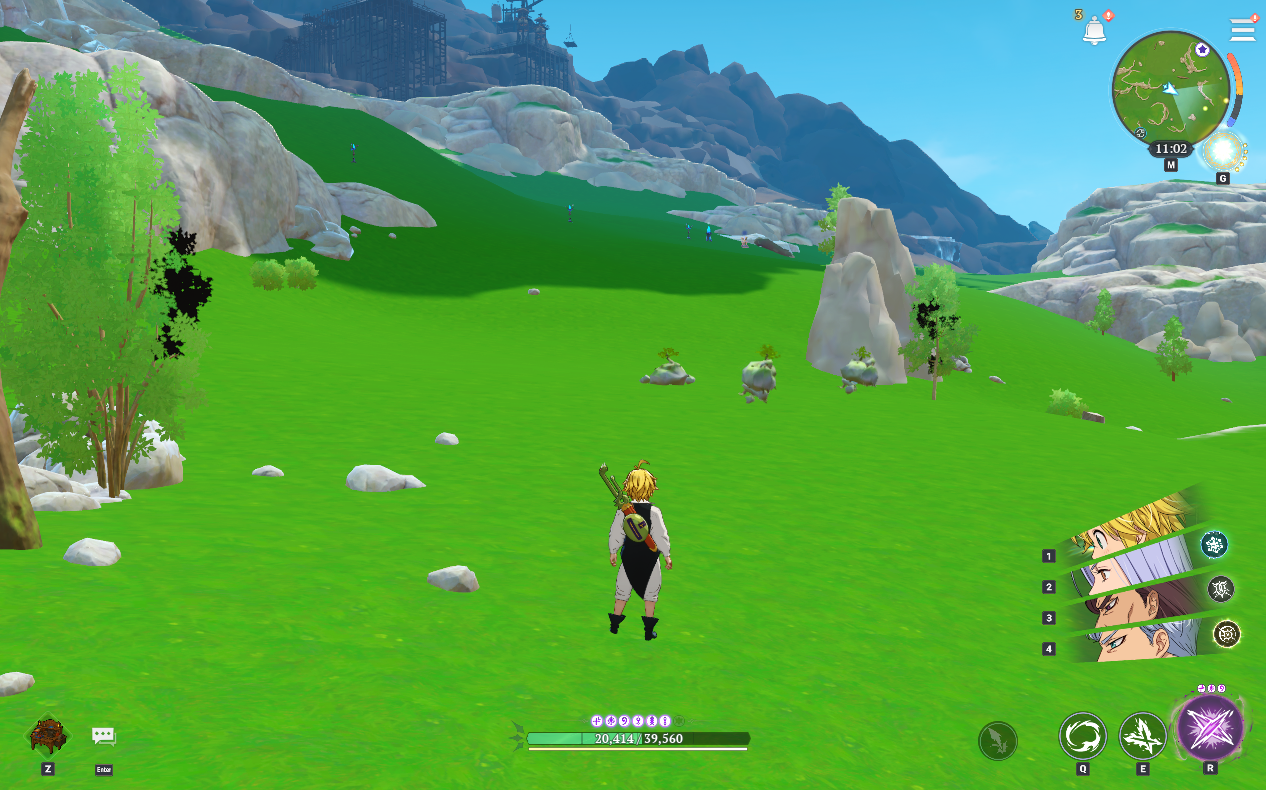This screenshot has height=790, width=1266.
Task: Click the dimmed feather skill icon
Action: pos(997,741)
